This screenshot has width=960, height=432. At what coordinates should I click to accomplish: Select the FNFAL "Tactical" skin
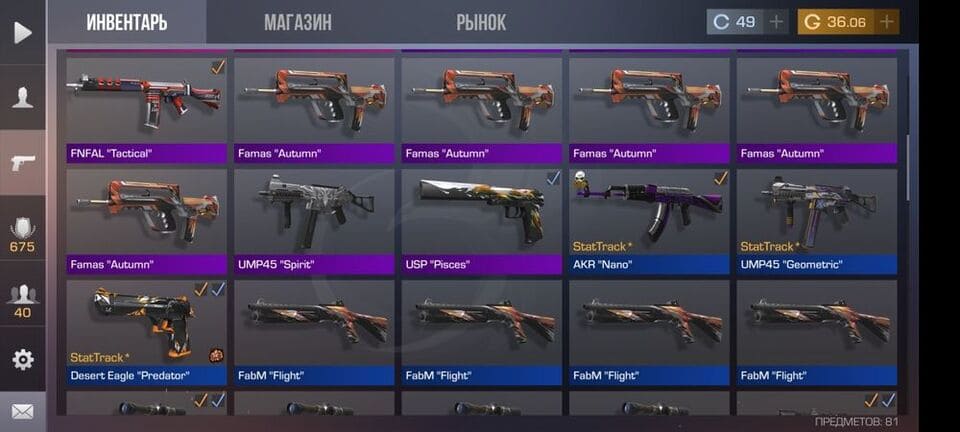pos(147,108)
